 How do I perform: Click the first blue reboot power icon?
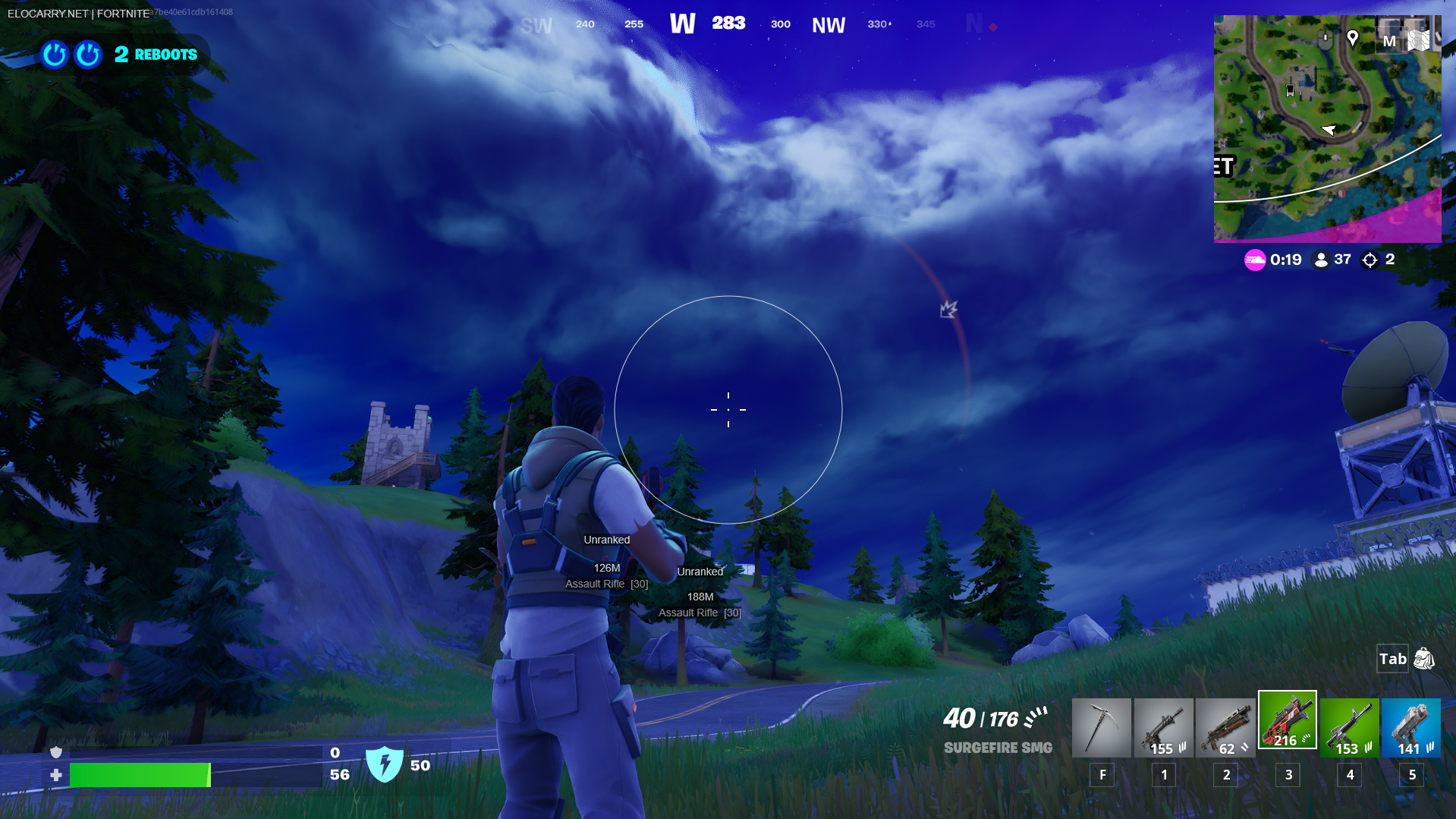tap(55, 55)
